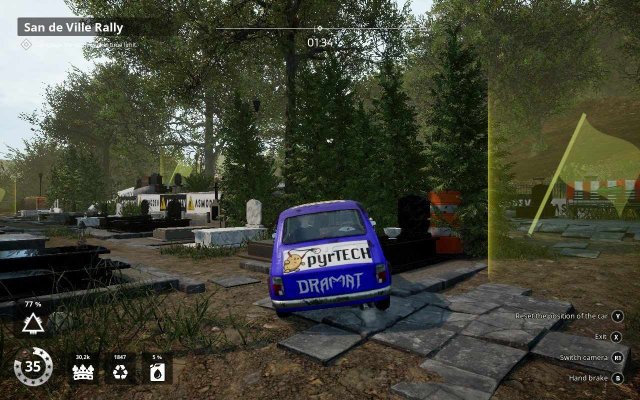The image size is (640, 400).
Task: Select the San de Ville Rally objective title
Action: (x=73, y=28)
